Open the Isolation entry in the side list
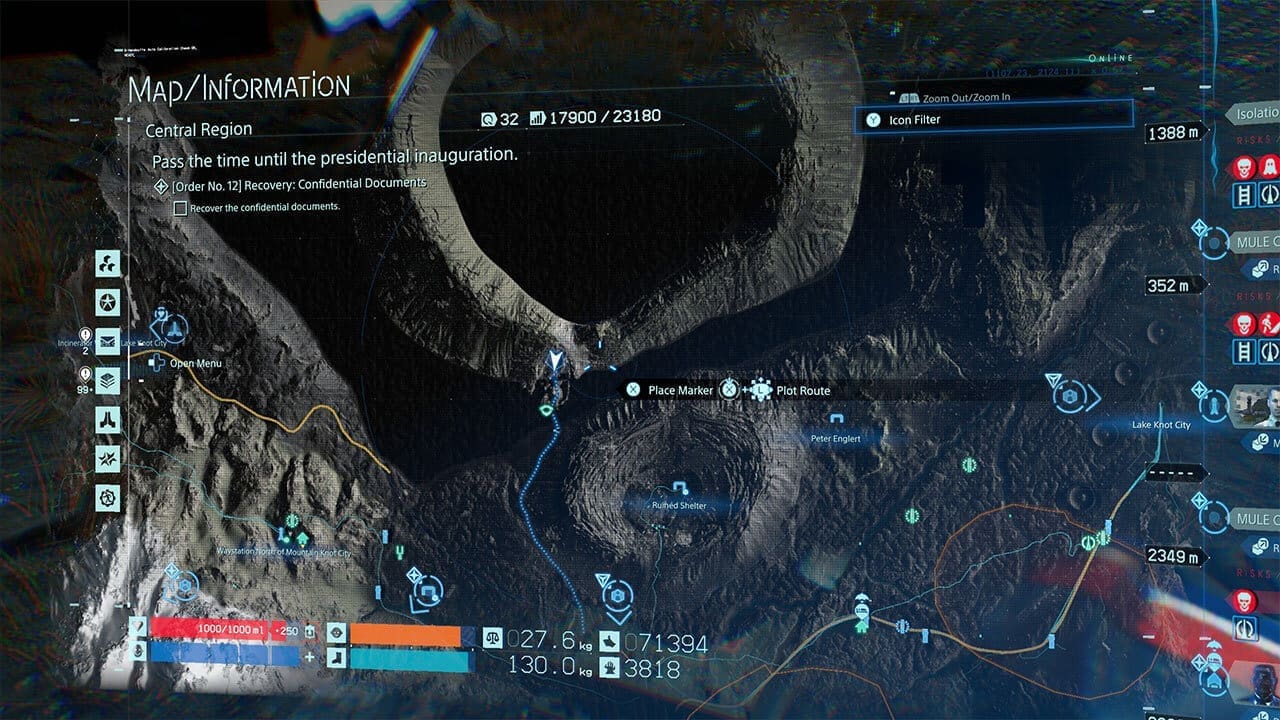This screenshot has height=720, width=1280. click(1255, 114)
